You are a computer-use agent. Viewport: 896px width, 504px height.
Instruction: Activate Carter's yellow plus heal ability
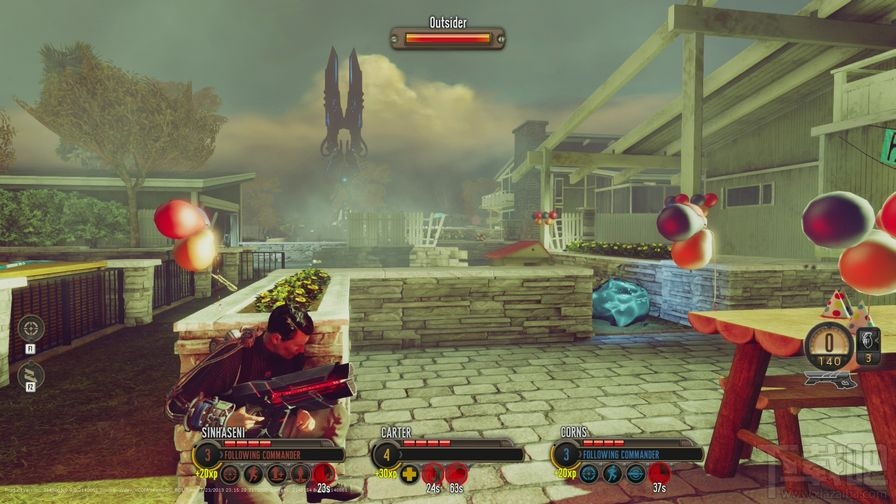pos(410,474)
